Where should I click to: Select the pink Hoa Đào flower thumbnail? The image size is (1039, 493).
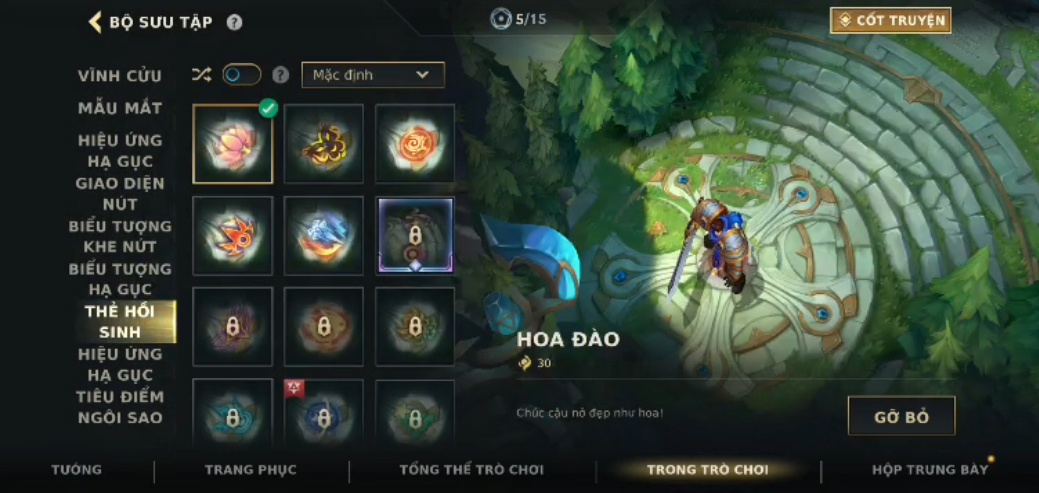(233, 144)
